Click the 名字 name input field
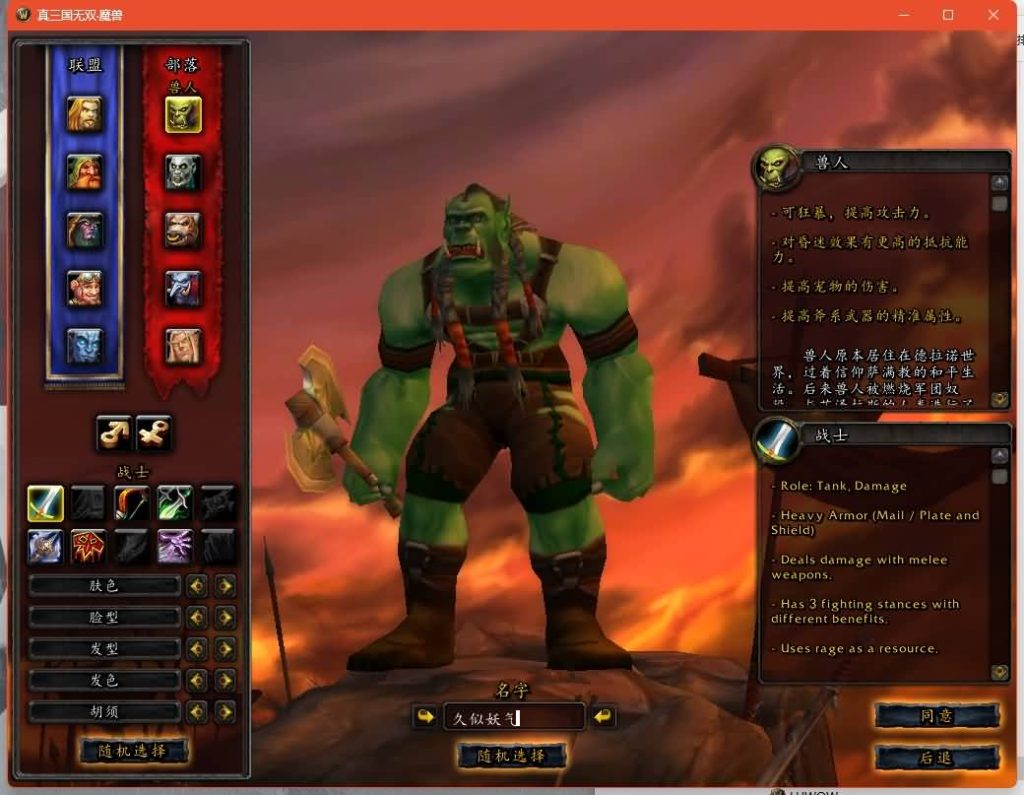Image resolution: width=1024 pixels, height=795 pixels. tap(513, 717)
